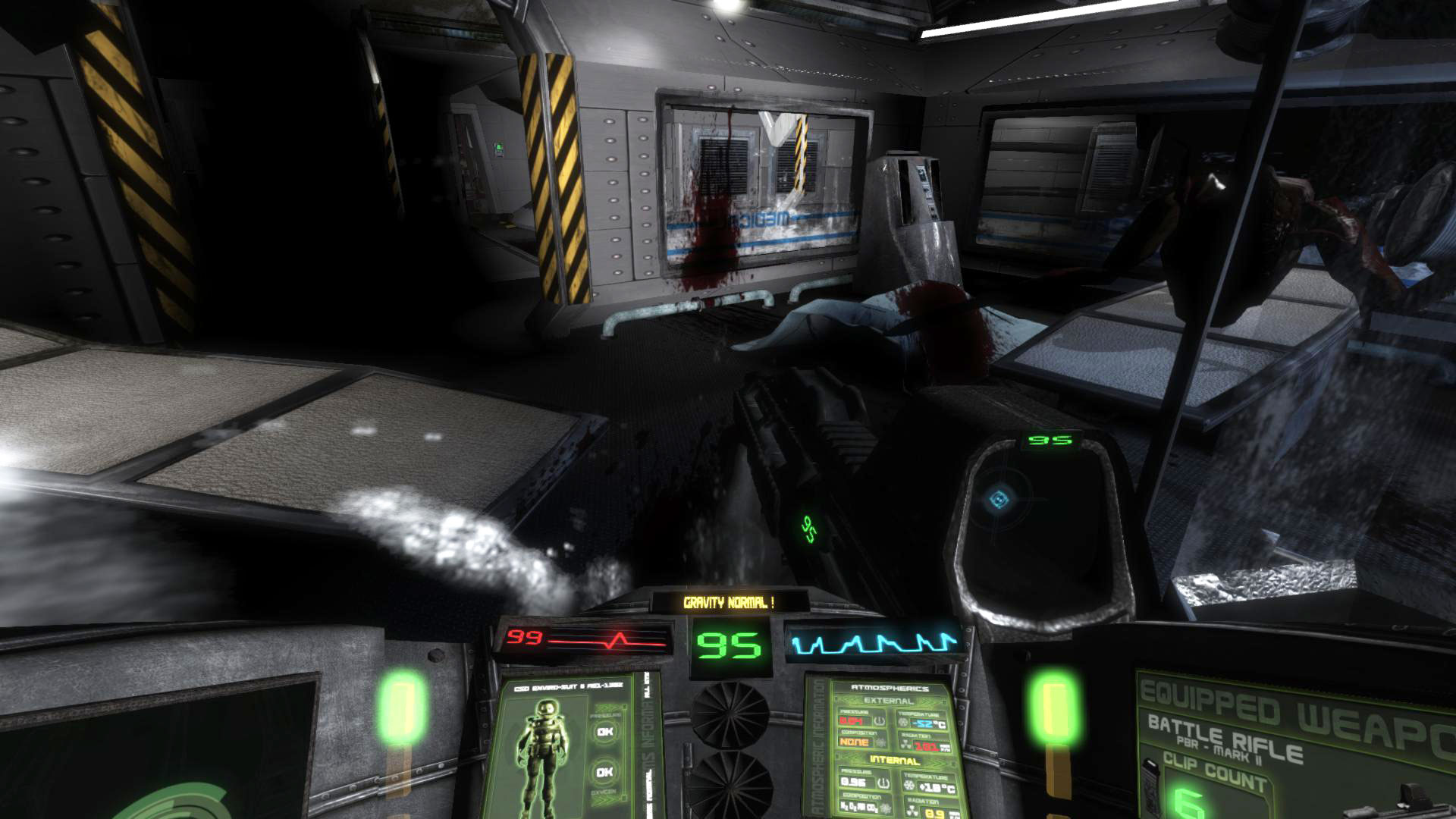Click the chevron arrows beside OXYGEN
1456x819 pixels.
607,799
